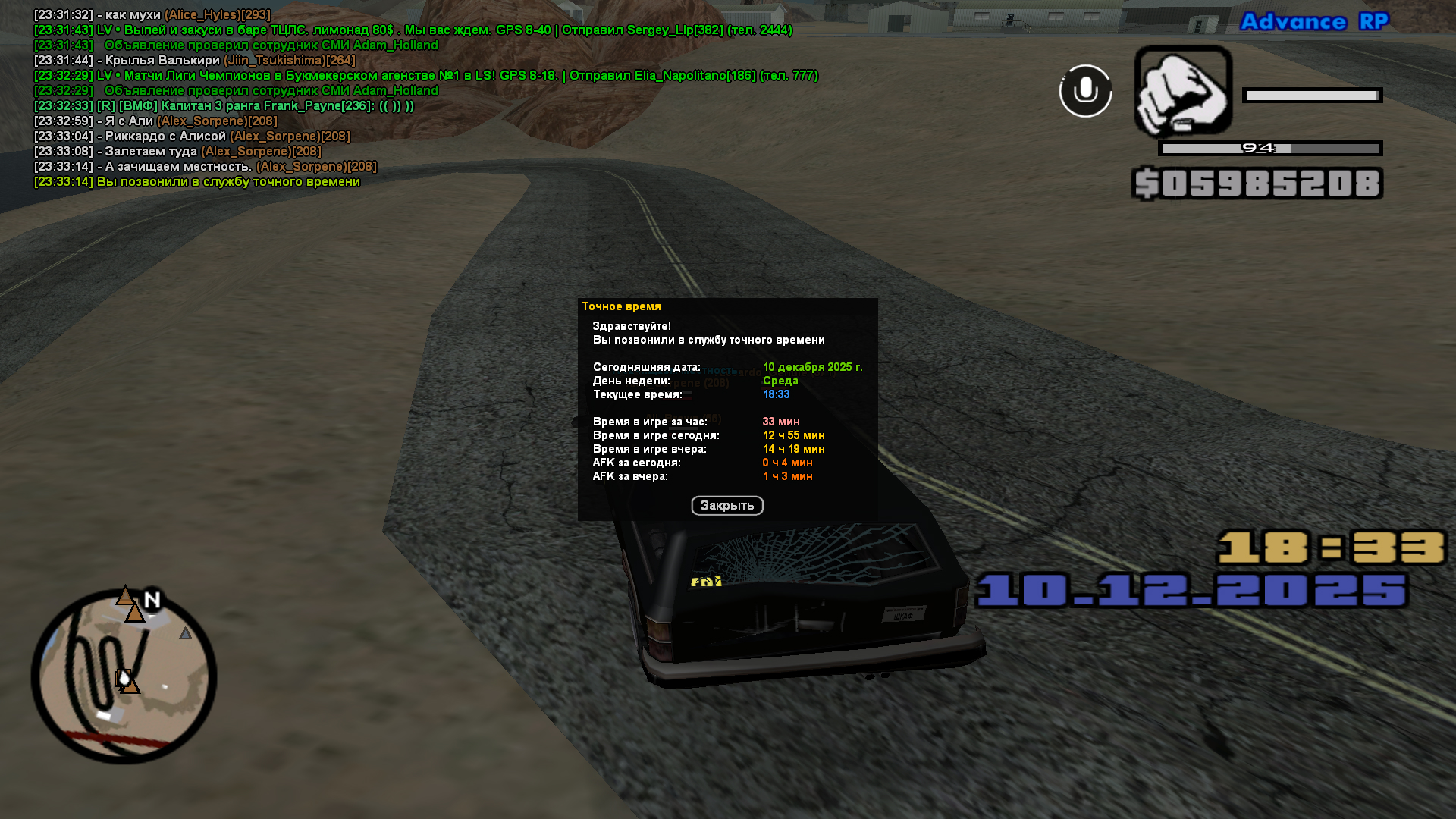Toggle the microphone voice chat icon
This screenshot has height=819, width=1456.
(x=1085, y=91)
